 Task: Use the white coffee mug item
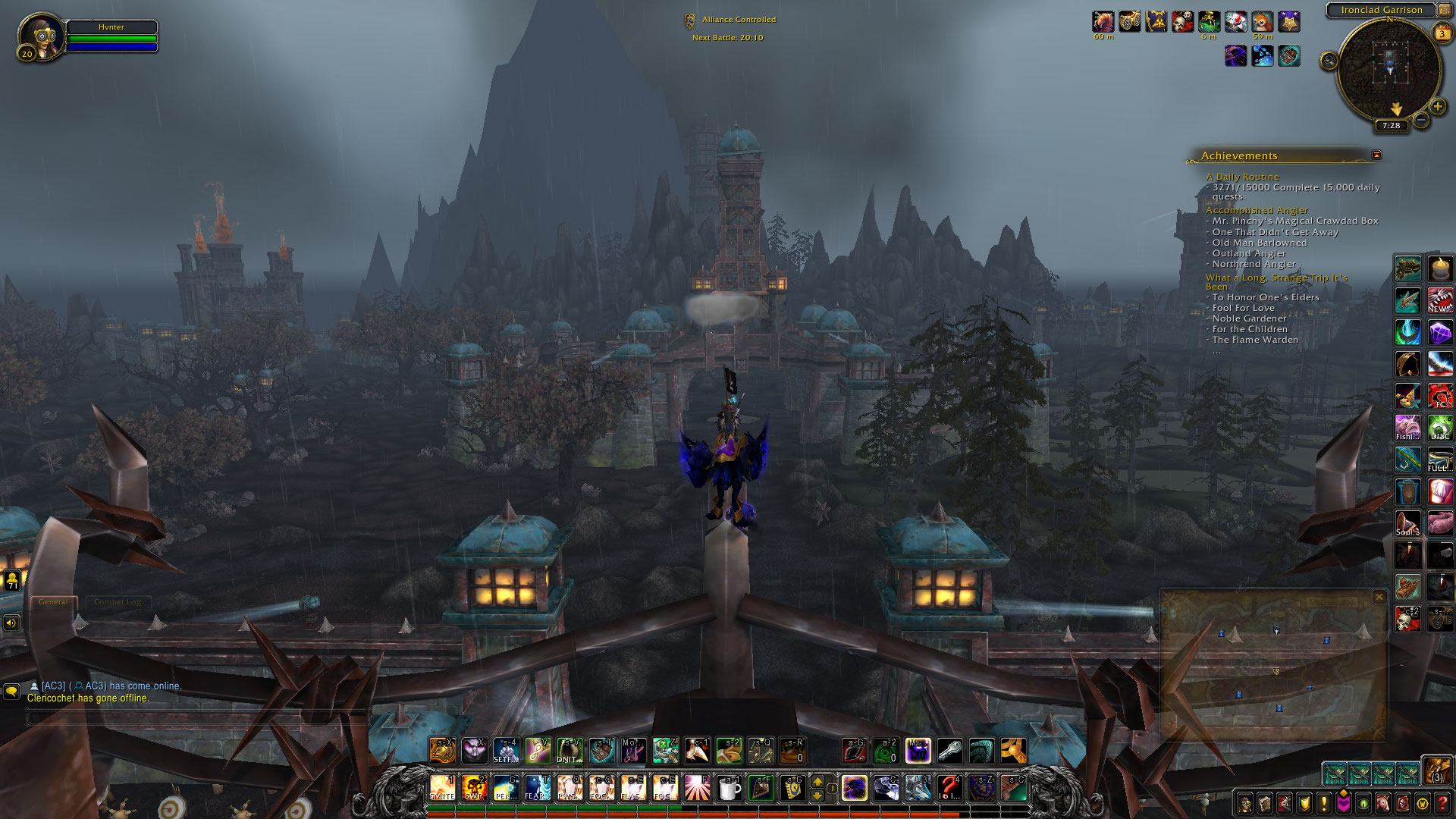pos(729,789)
